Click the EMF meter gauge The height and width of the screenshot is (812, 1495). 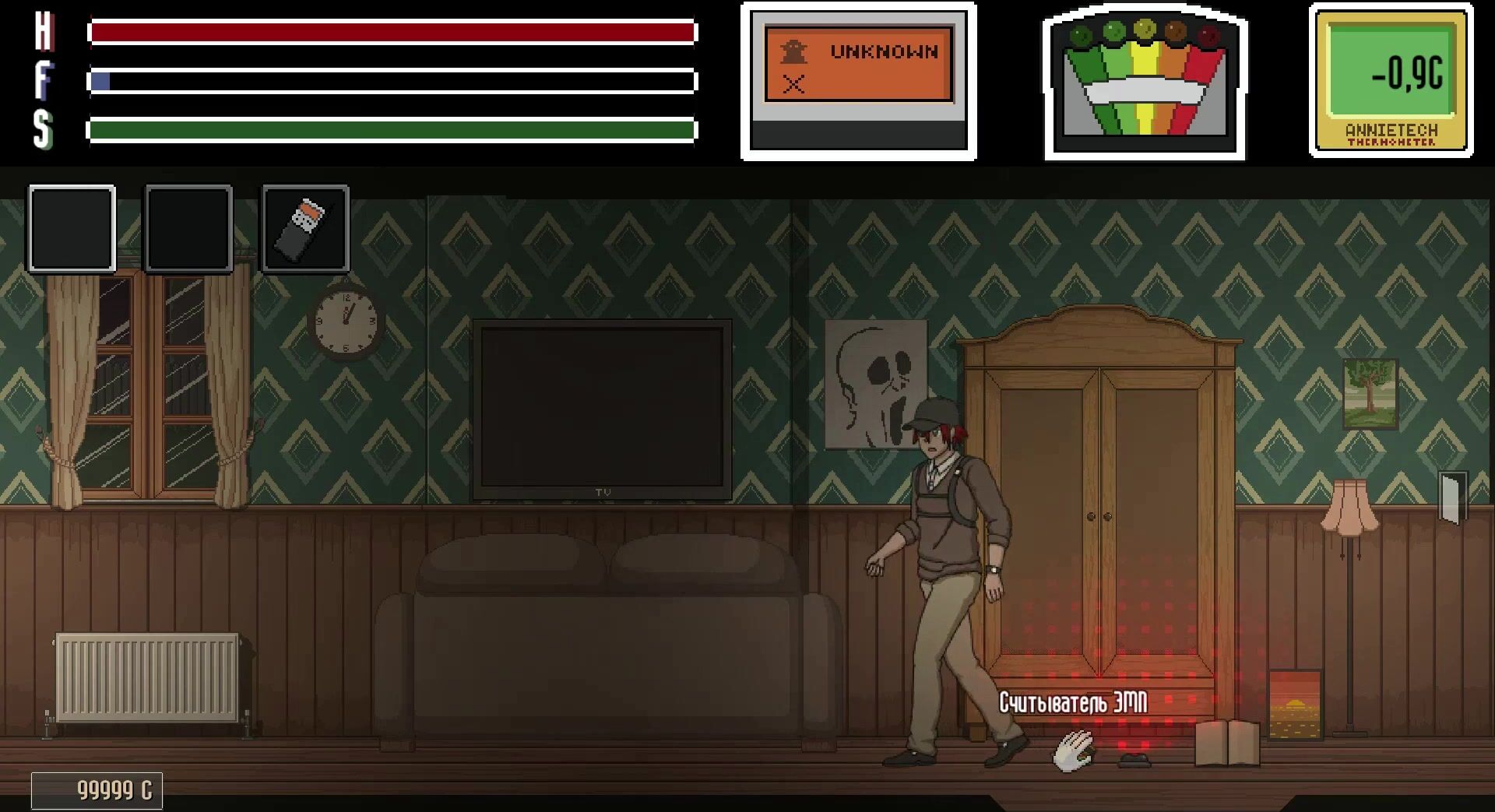pyautogui.click(x=1144, y=83)
